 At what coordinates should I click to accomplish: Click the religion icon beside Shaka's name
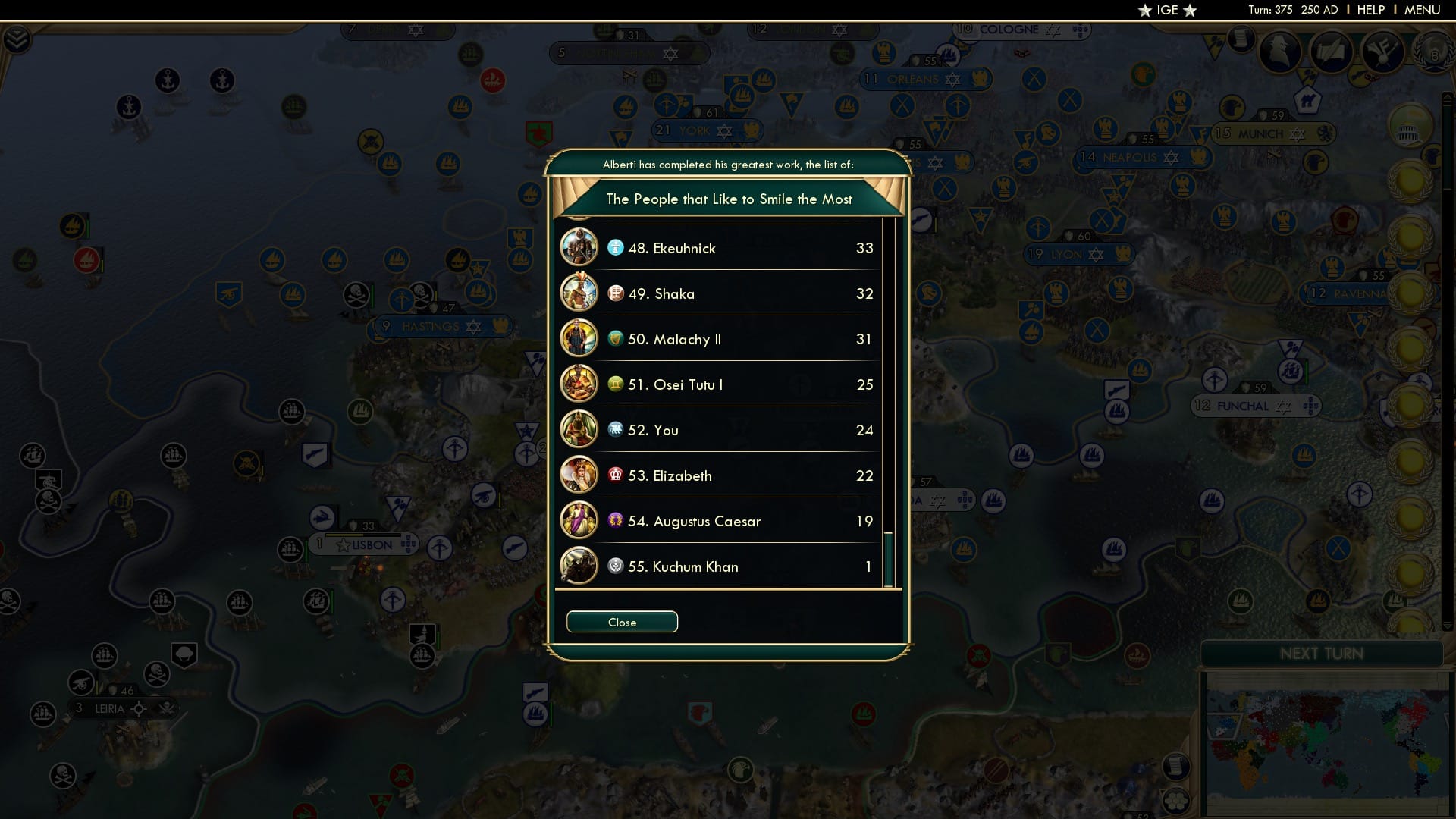pyautogui.click(x=614, y=293)
